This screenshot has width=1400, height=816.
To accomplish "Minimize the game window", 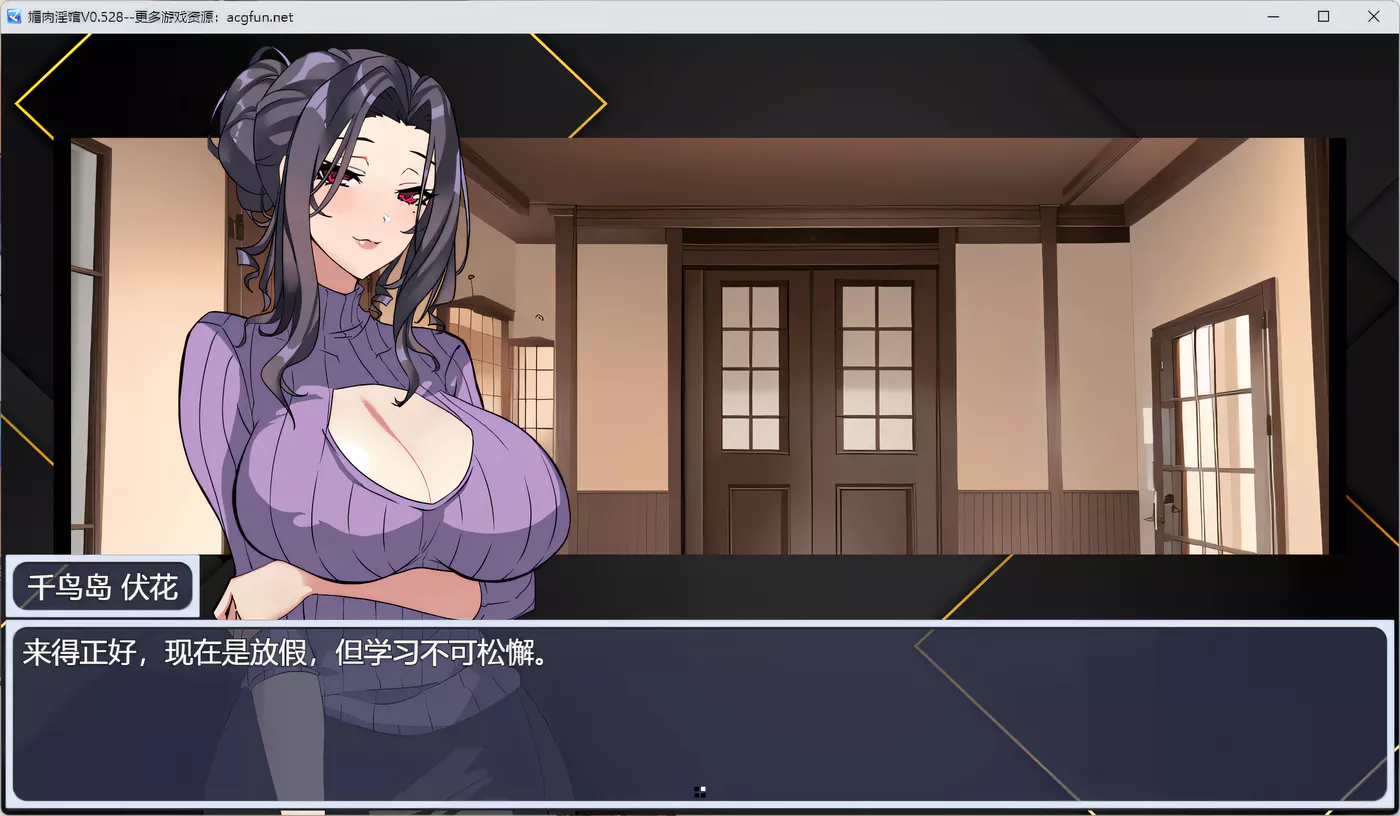I will [x=1271, y=16].
